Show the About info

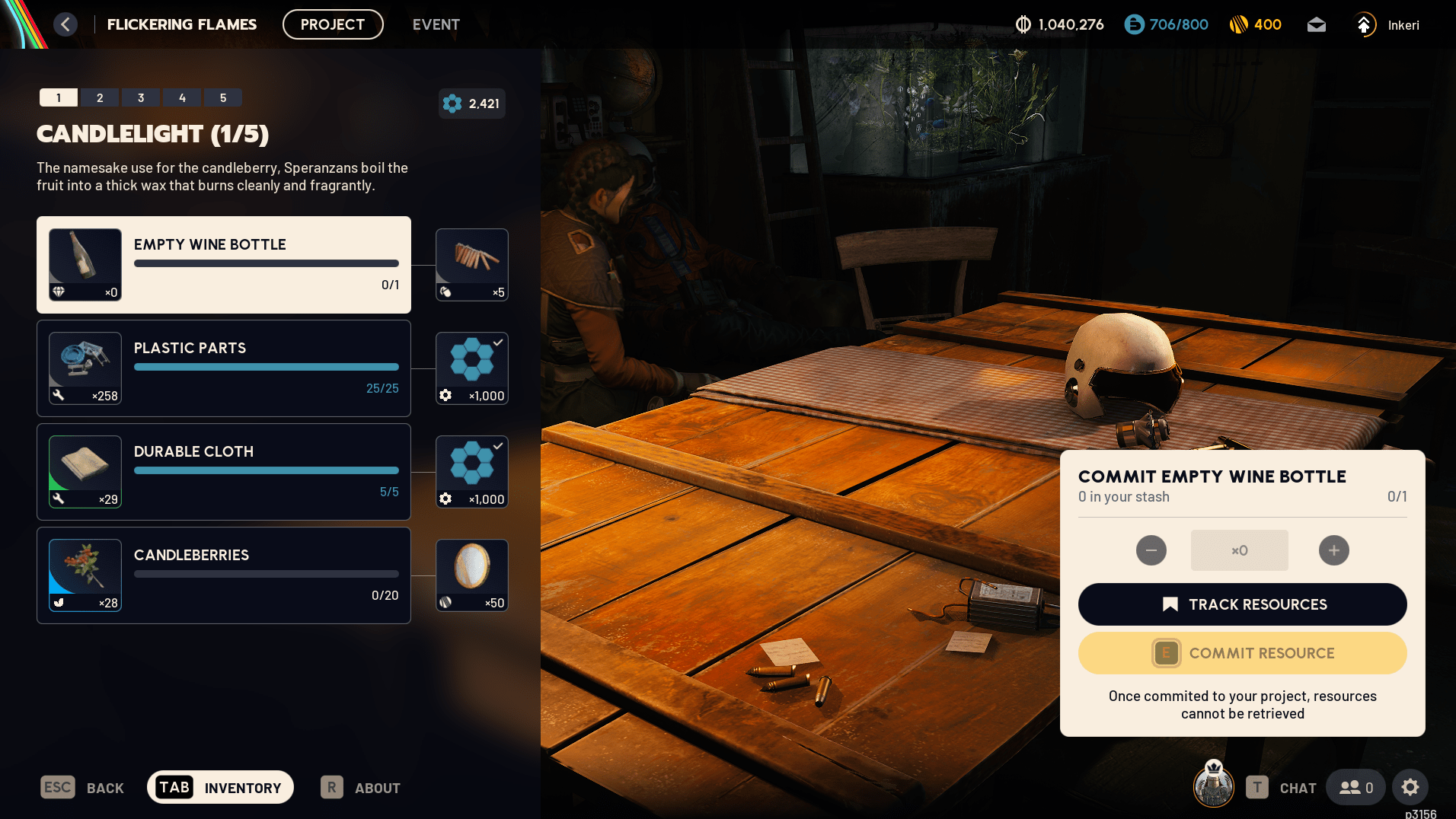(361, 788)
